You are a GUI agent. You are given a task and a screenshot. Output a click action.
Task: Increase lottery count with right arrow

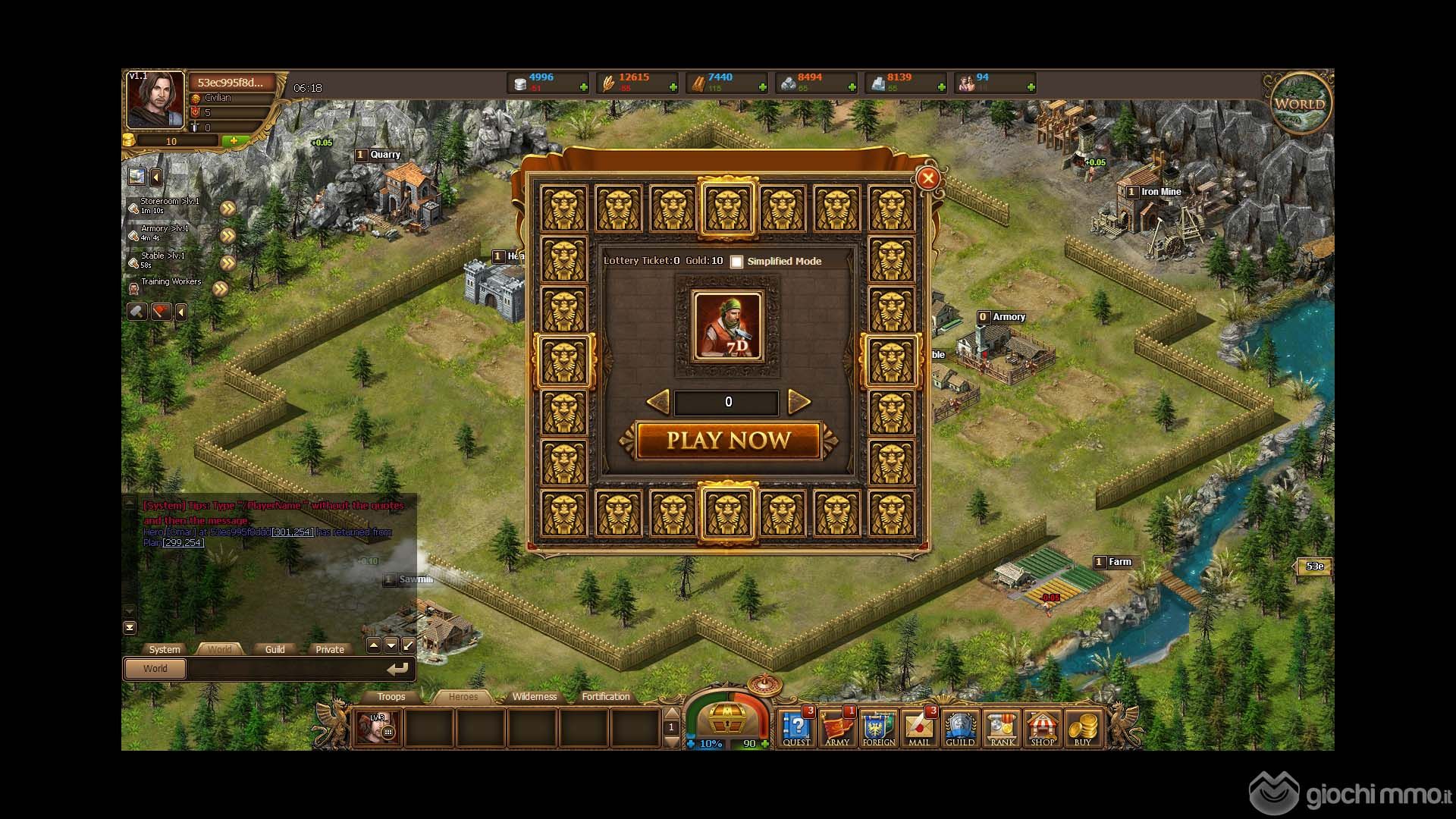(799, 402)
